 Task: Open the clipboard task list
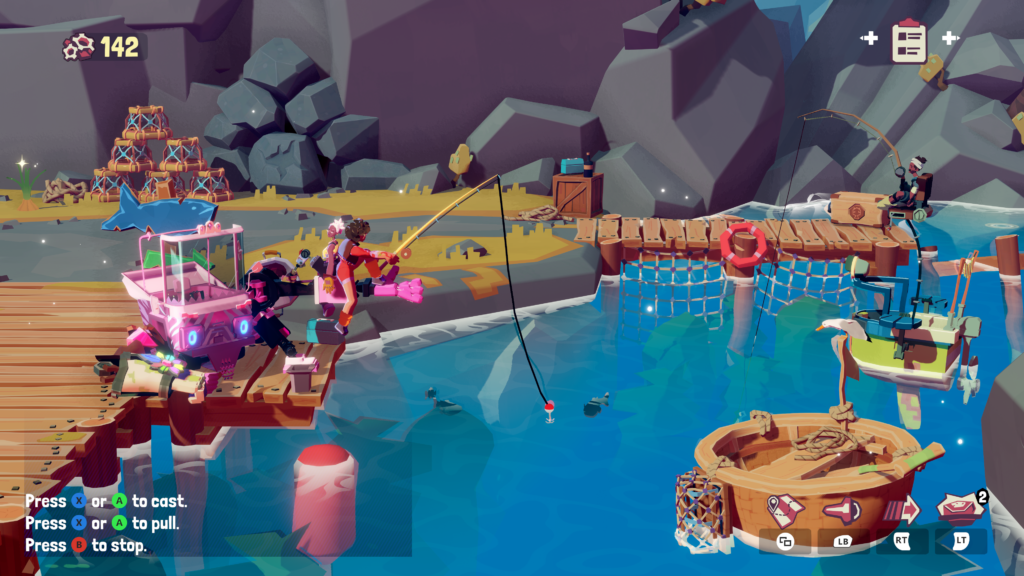pos(909,40)
